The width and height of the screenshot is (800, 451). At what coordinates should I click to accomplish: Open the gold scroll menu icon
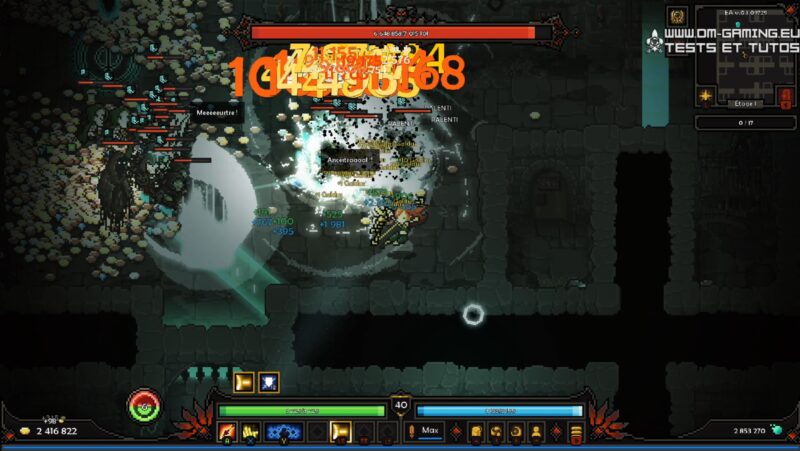tap(477, 432)
